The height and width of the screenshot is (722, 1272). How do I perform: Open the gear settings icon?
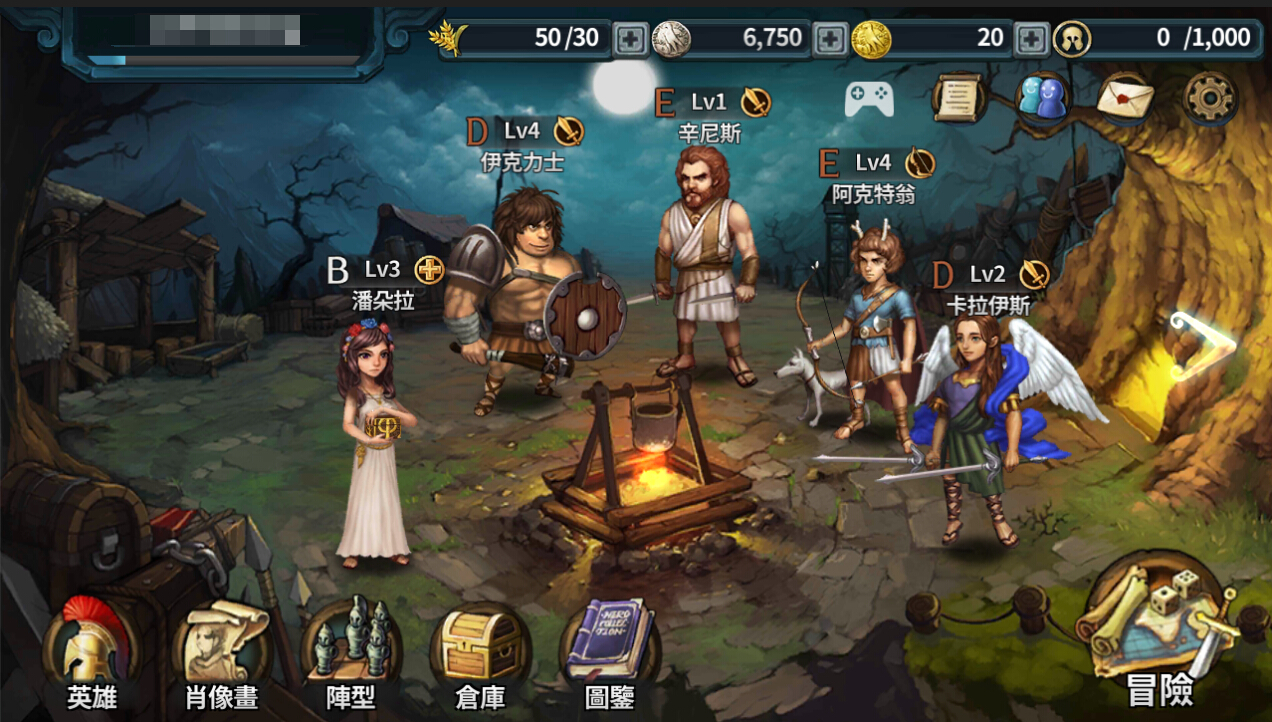tap(1210, 98)
